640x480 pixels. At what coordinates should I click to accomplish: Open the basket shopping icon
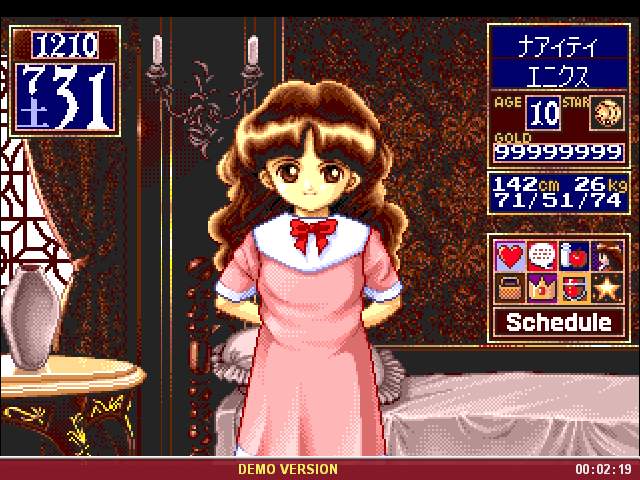click(512, 289)
